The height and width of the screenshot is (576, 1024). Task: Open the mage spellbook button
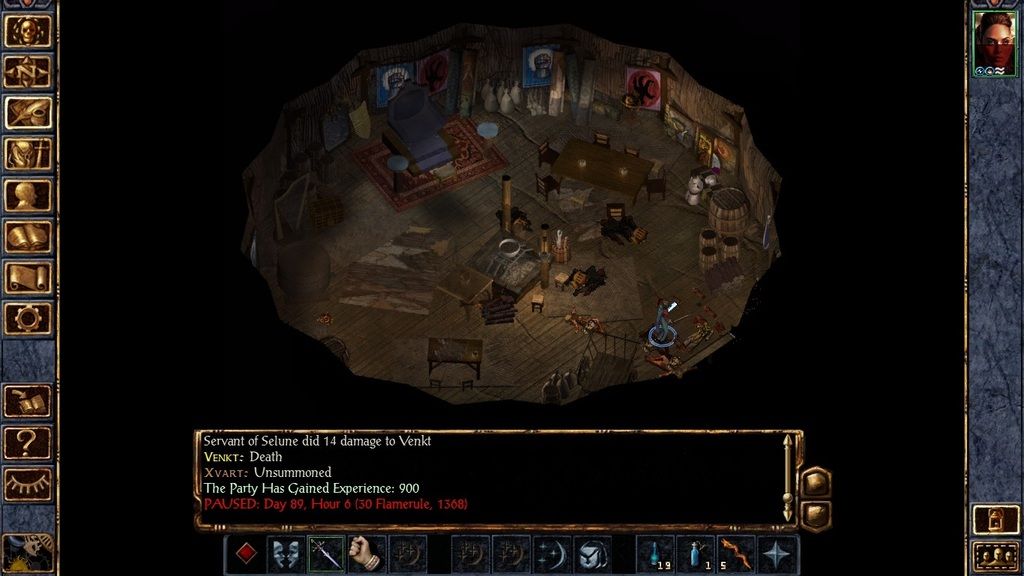point(27,236)
